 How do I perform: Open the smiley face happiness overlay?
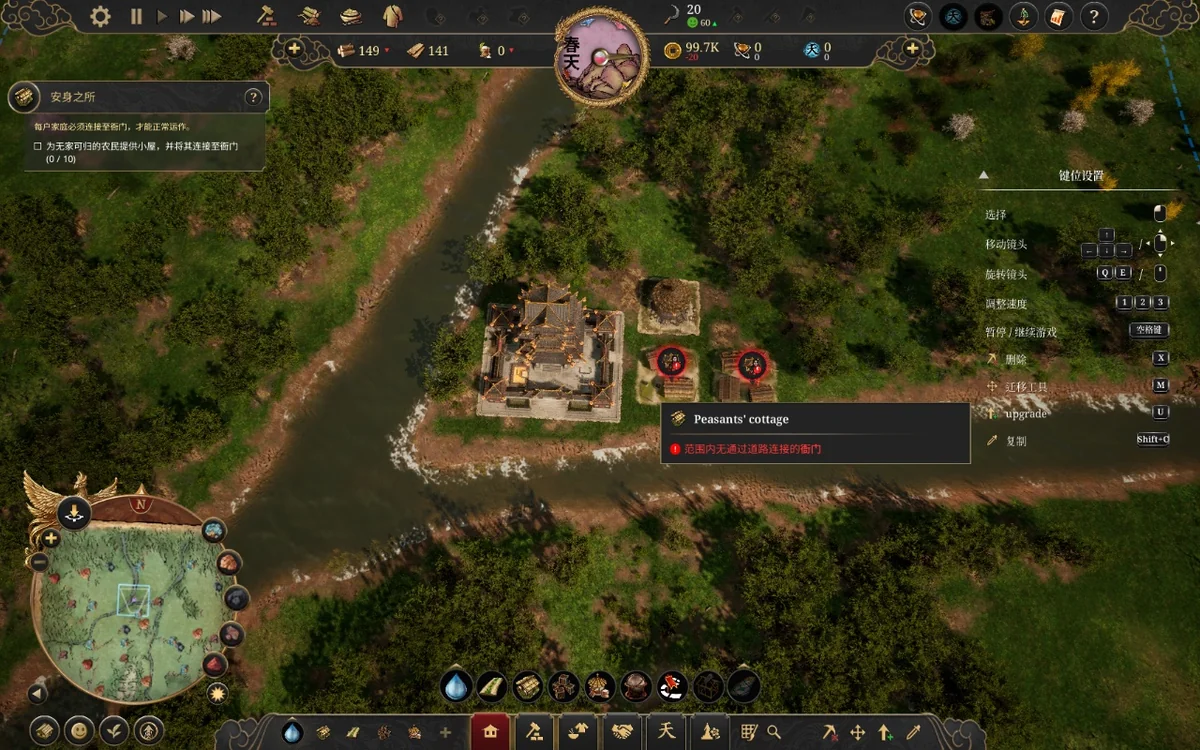[x=79, y=730]
